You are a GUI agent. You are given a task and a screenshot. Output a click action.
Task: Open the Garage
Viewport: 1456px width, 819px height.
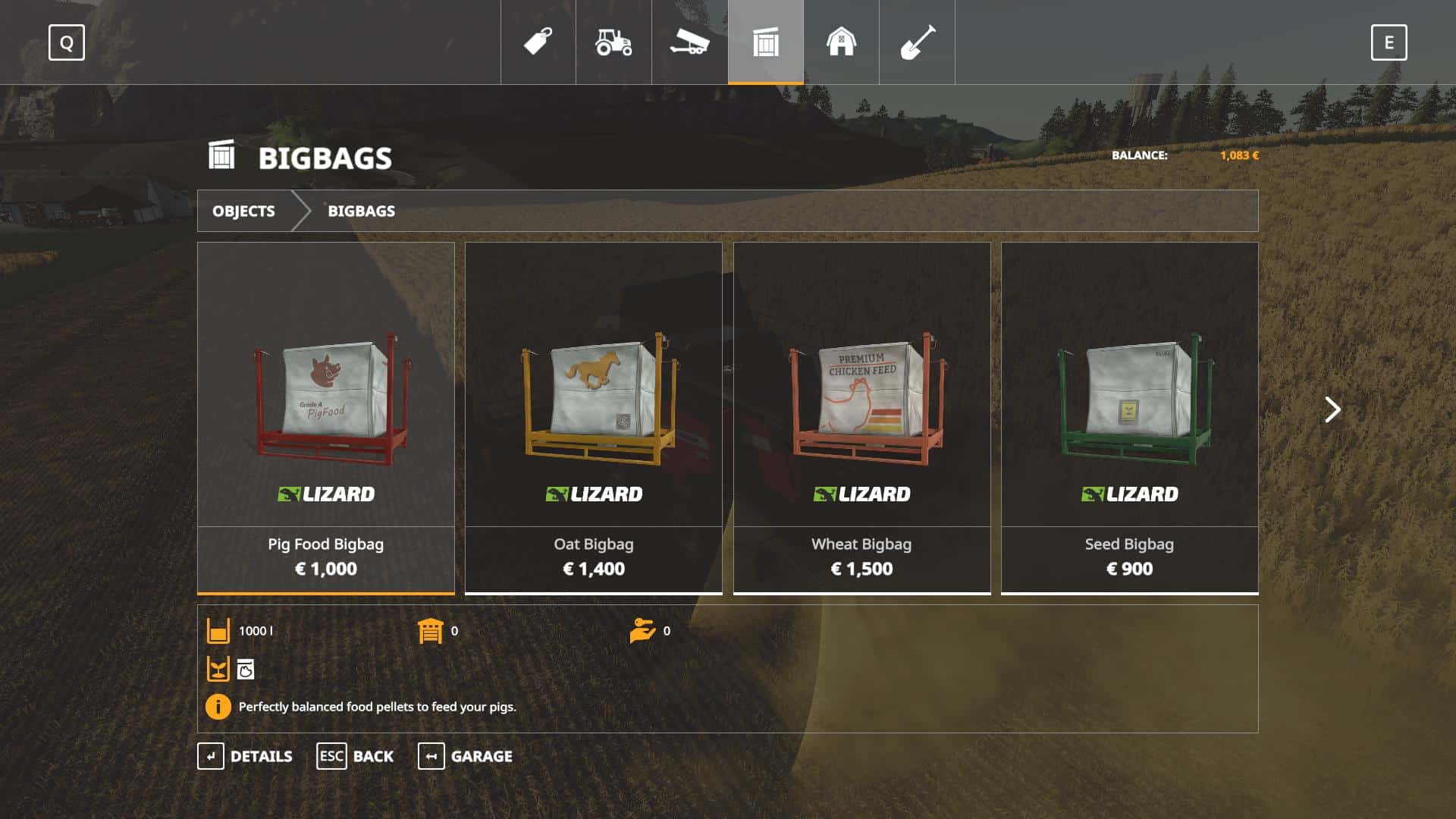point(465,756)
